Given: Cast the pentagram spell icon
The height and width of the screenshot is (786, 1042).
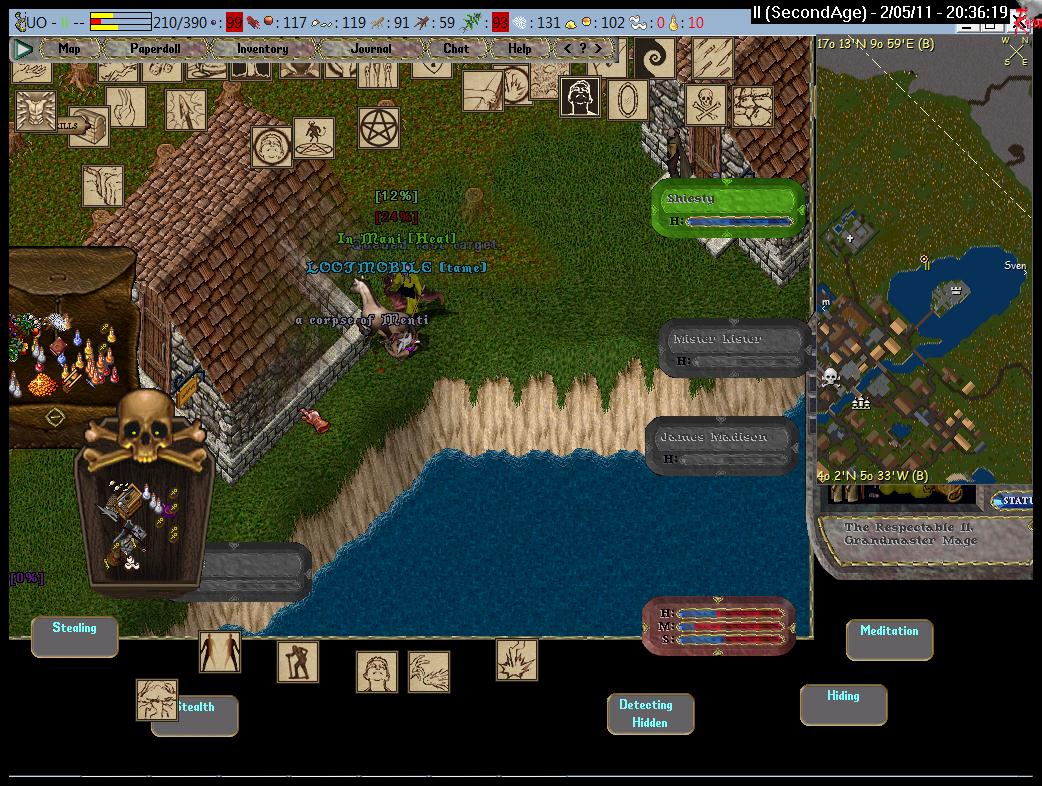Looking at the screenshot, I should coord(379,128).
